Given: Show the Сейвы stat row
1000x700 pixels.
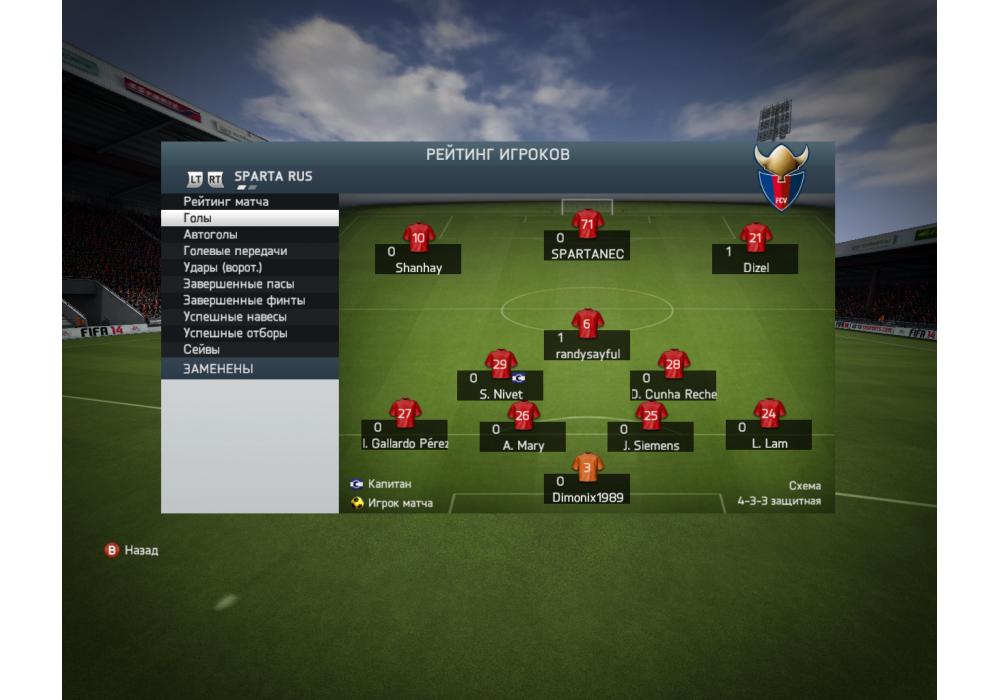Looking at the screenshot, I should point(250,350).
